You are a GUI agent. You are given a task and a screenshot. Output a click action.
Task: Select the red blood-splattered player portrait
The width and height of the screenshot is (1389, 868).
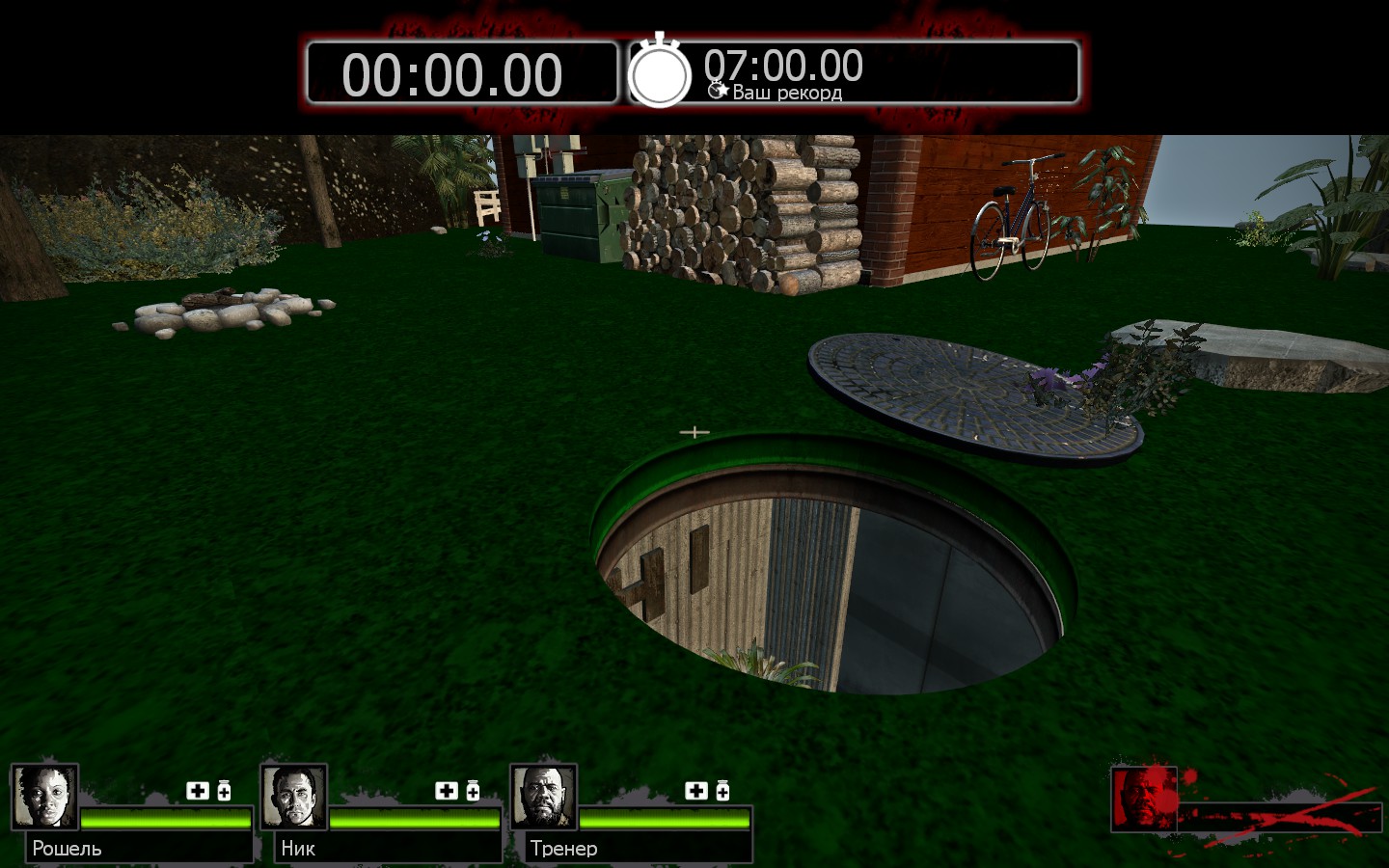pyautogui.click(x=1143, y=799)
